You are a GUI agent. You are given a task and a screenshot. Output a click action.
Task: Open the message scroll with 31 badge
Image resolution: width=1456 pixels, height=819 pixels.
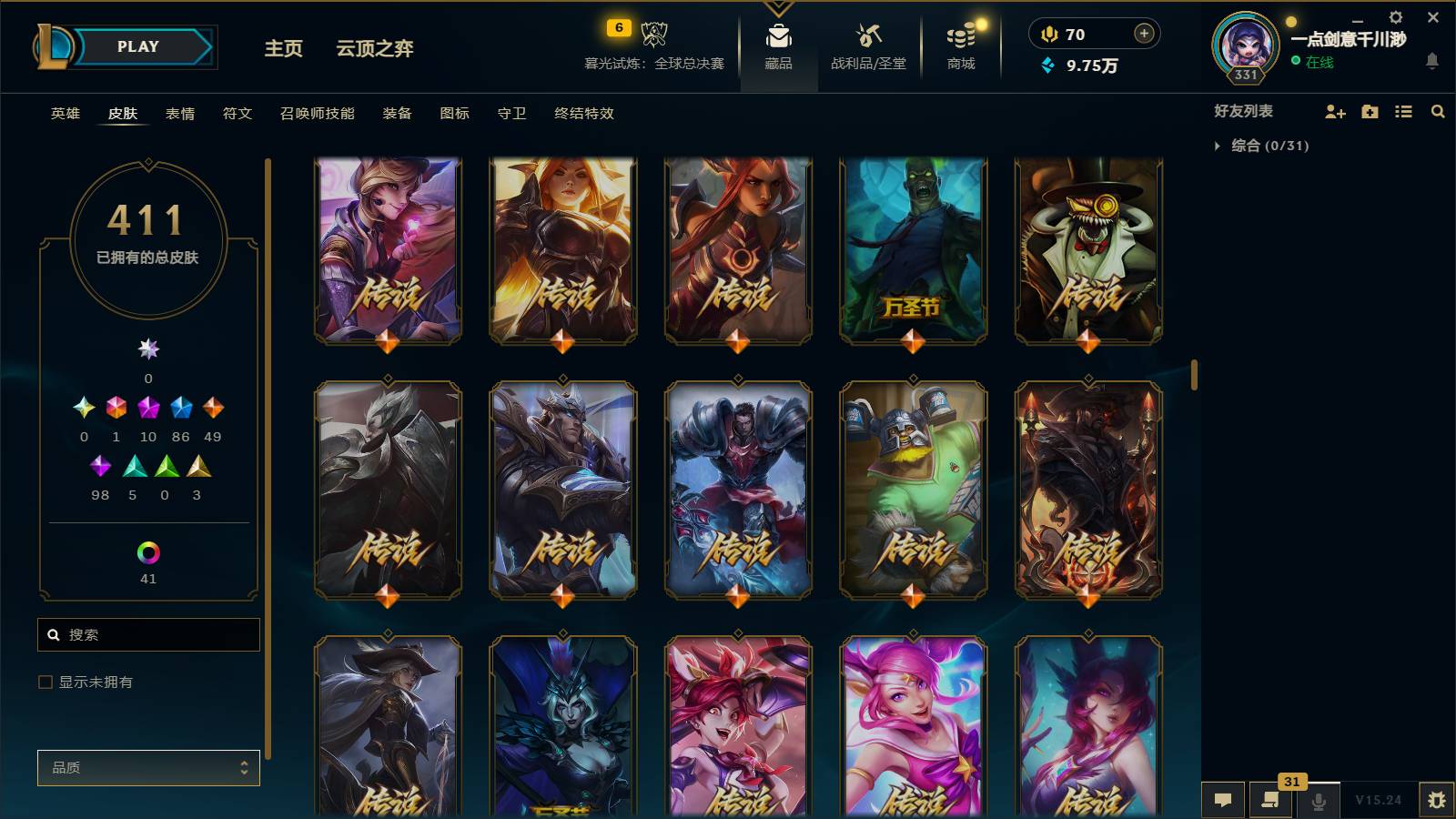[x=1270, y=800]
